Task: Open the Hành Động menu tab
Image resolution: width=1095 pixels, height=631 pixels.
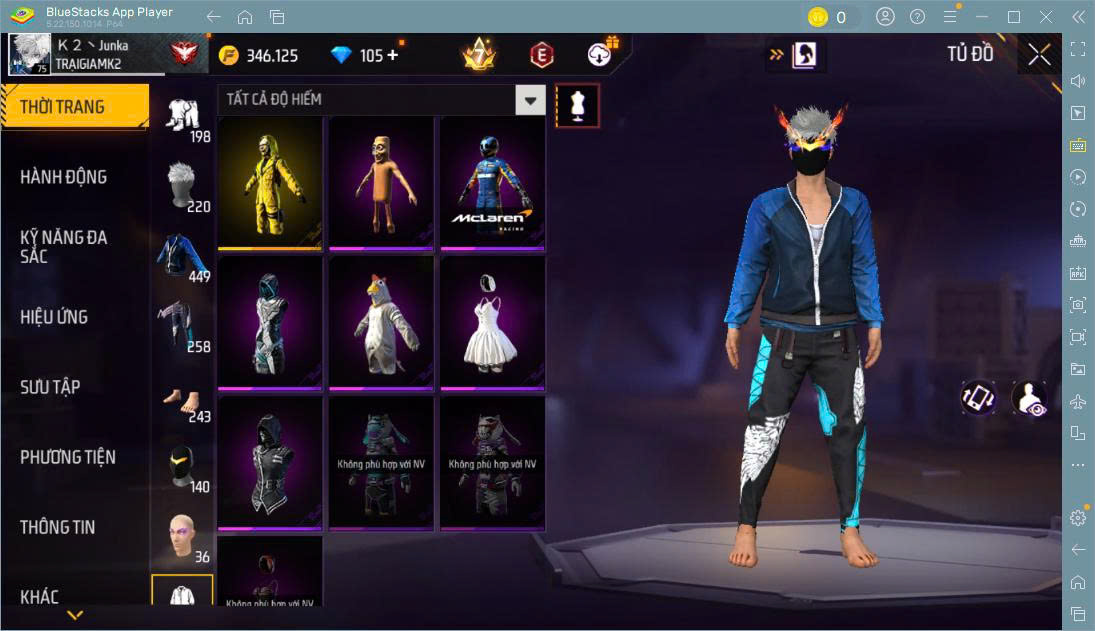Action: point(64,177)
